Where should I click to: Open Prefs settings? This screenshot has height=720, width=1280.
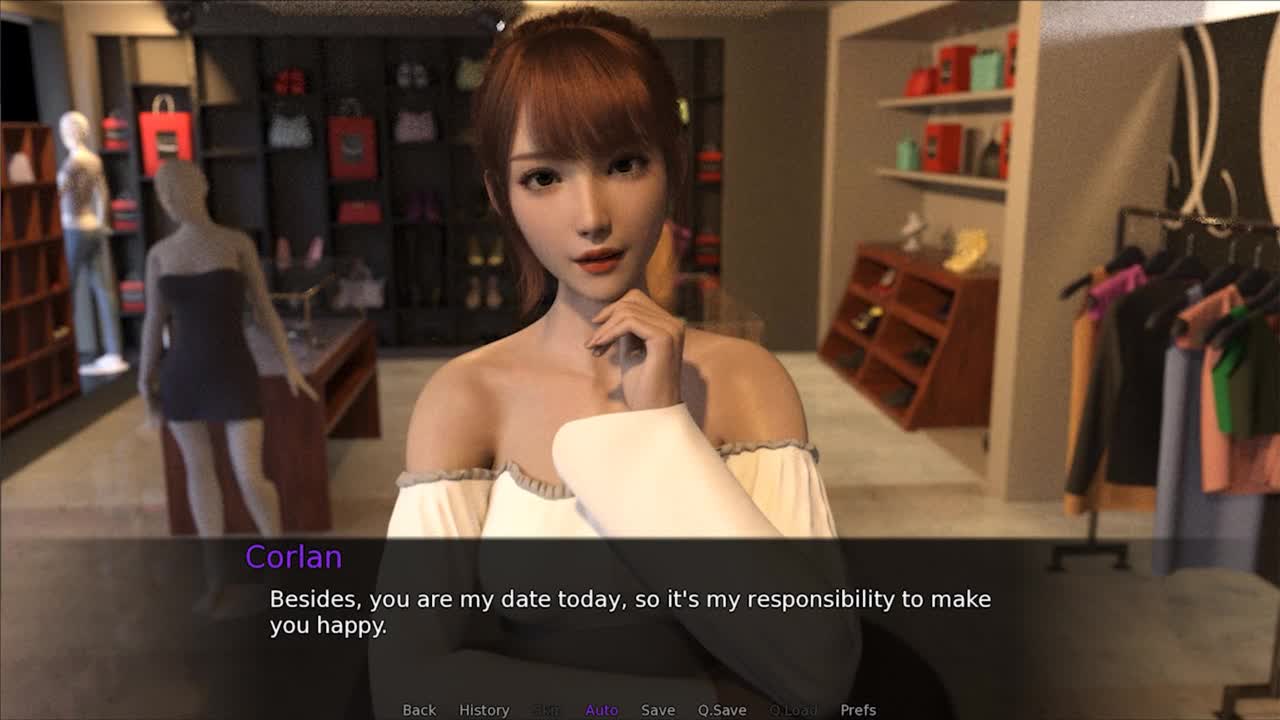858,710
